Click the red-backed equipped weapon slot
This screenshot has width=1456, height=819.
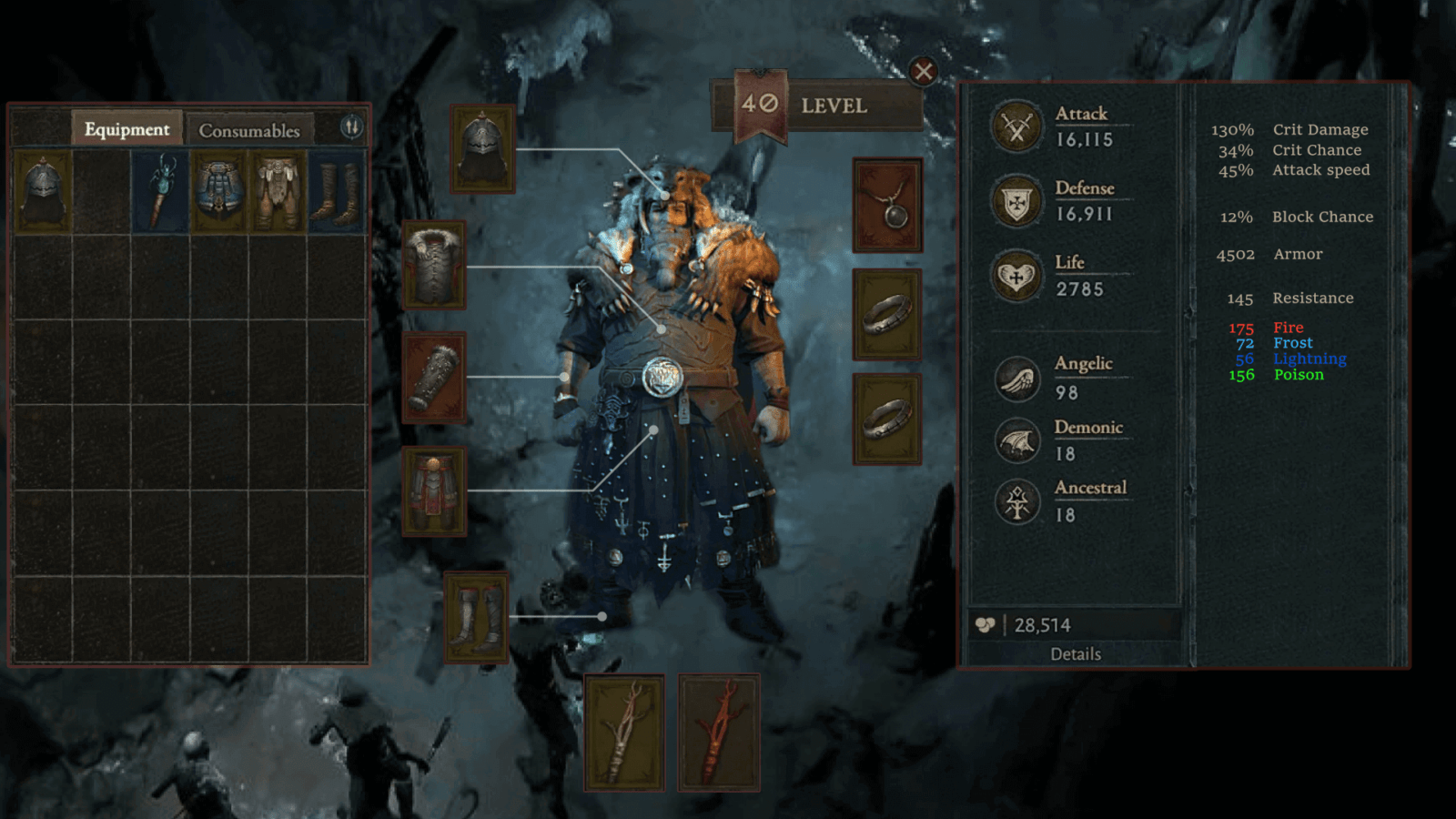click(x=719, y=733)
